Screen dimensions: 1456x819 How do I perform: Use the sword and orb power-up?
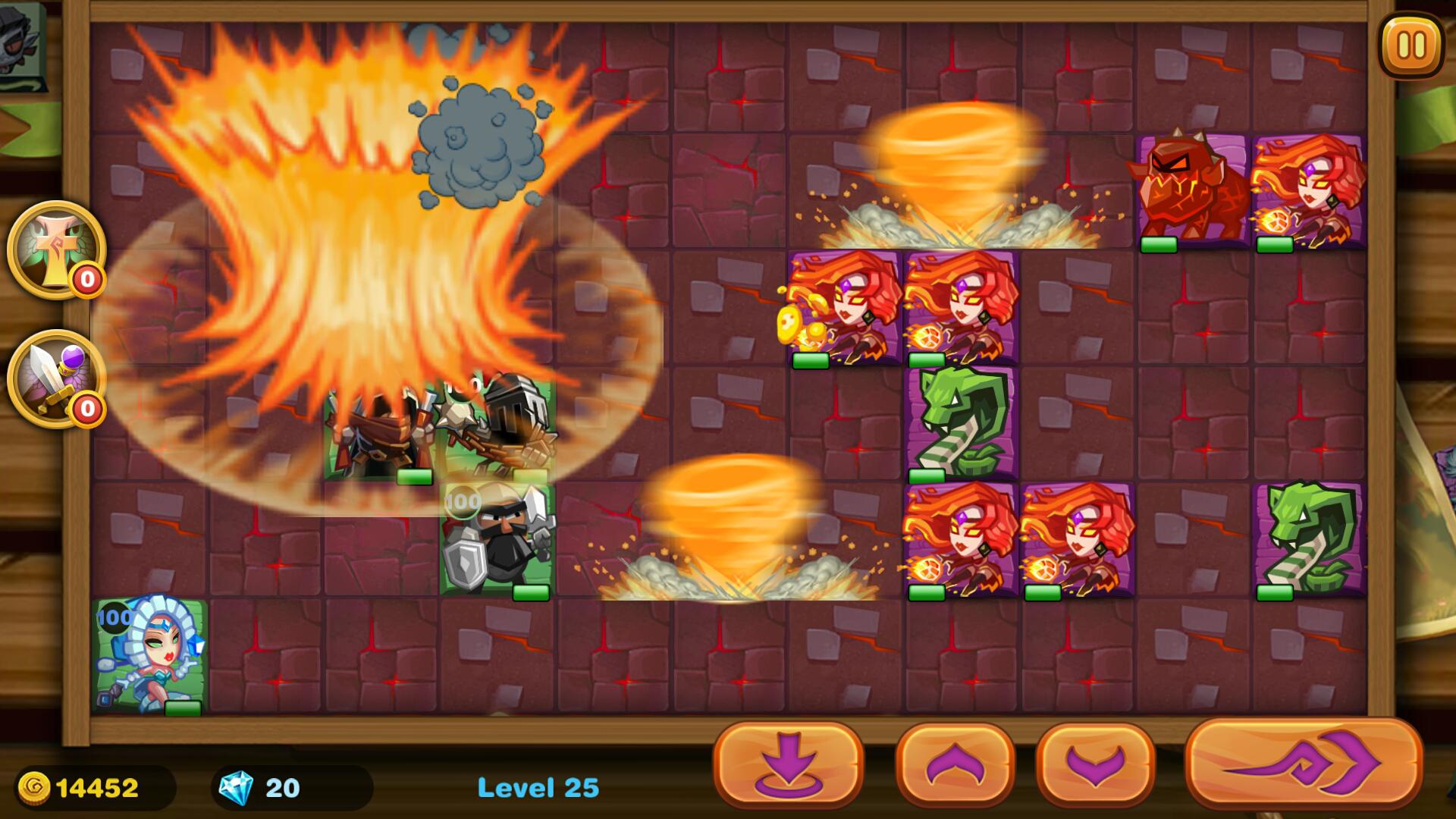pyautogui.click(x=56, y=378)
